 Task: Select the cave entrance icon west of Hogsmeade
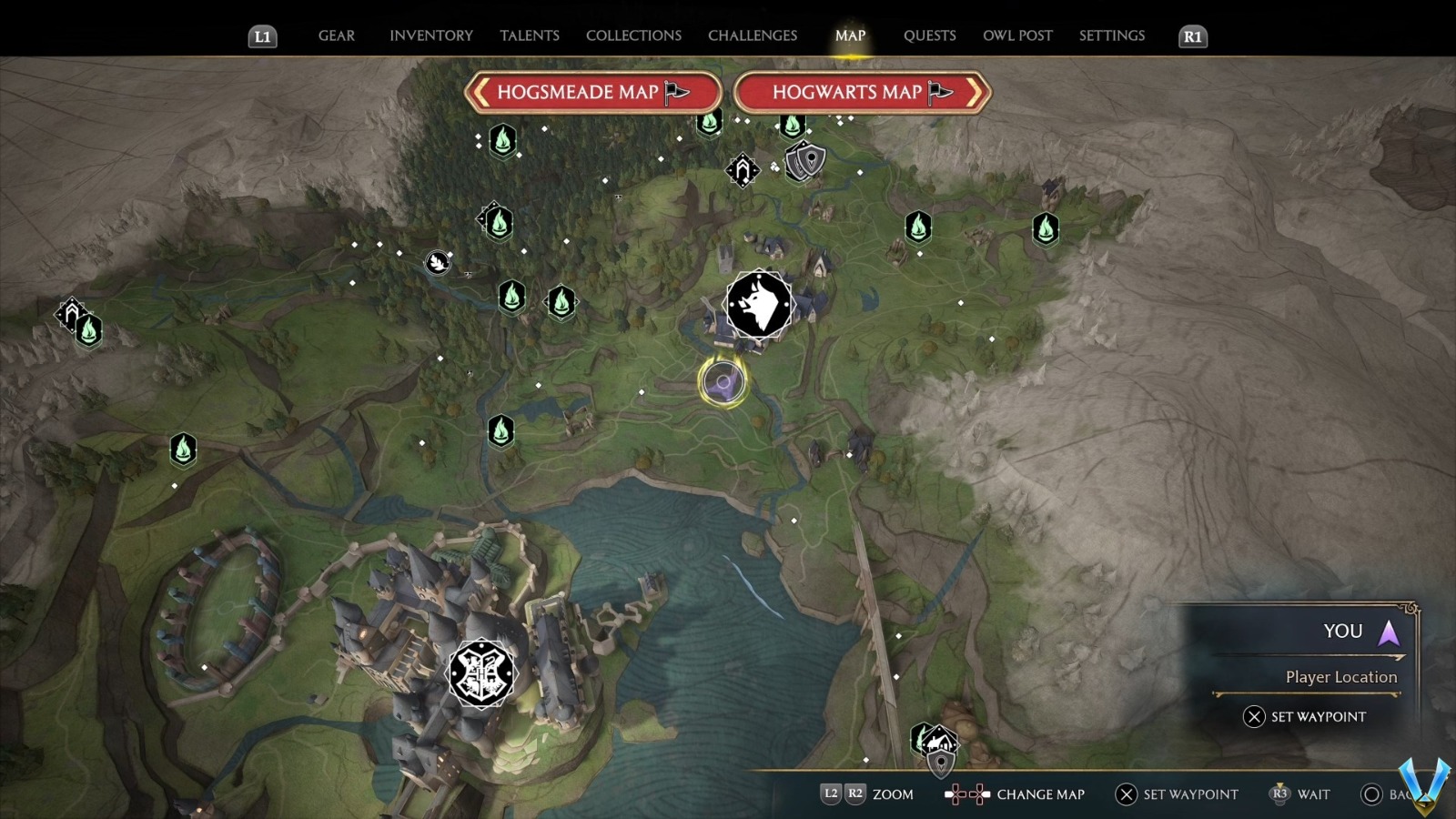click(x=438, y=262)
